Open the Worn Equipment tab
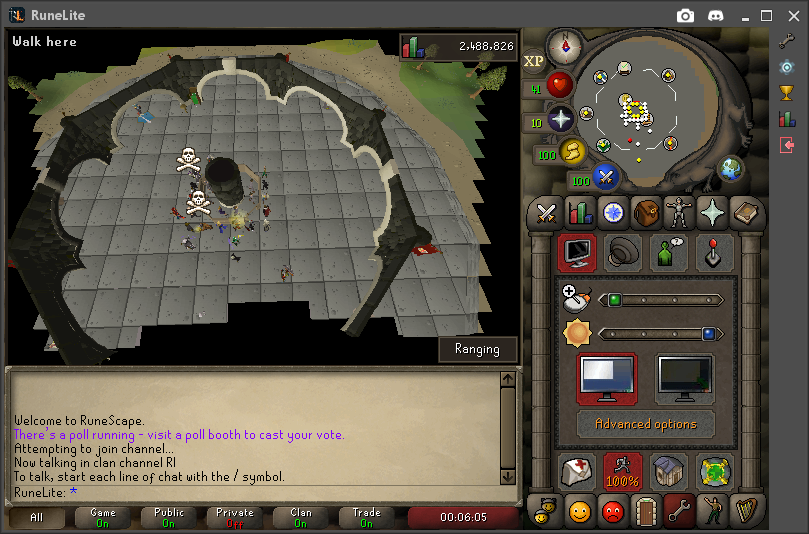 coord(679,212)
